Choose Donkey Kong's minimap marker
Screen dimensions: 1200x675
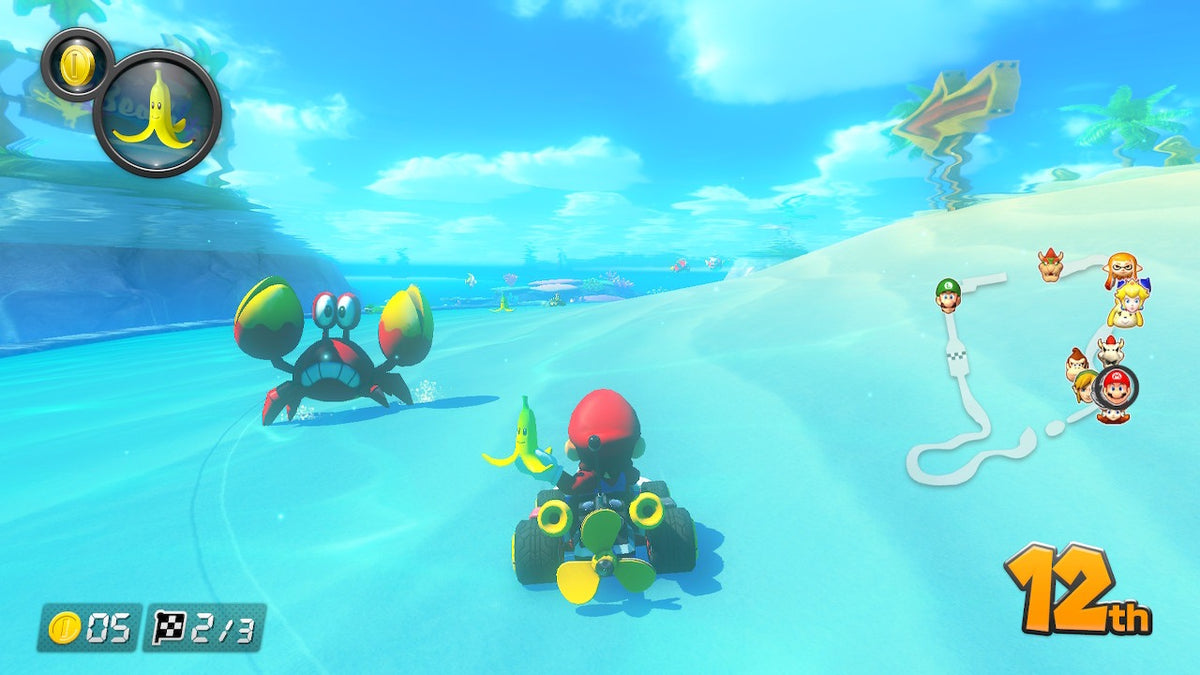(x=1077, y=364)
